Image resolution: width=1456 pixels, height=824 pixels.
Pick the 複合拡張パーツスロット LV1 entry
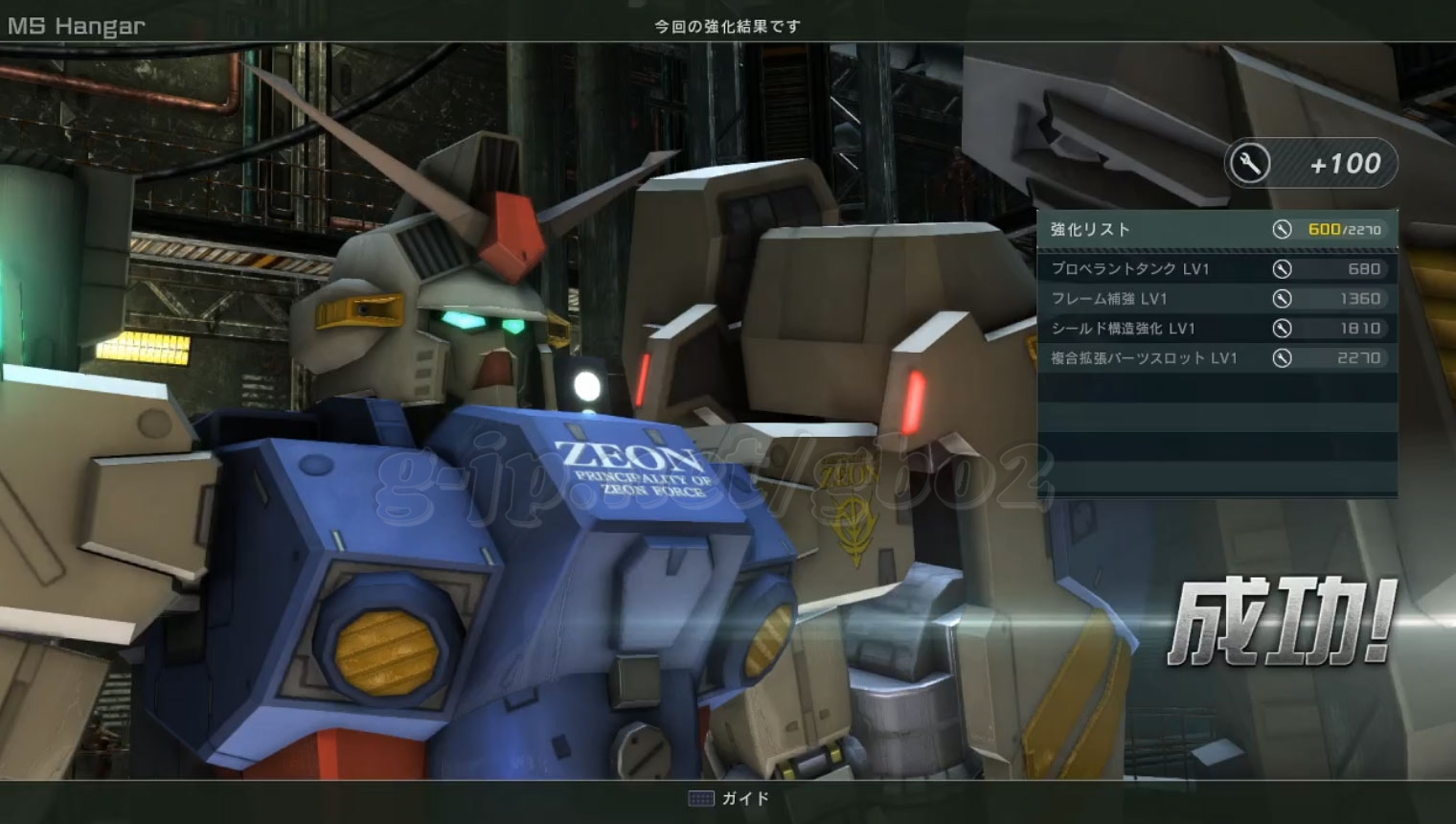[x=1217, y=358]
